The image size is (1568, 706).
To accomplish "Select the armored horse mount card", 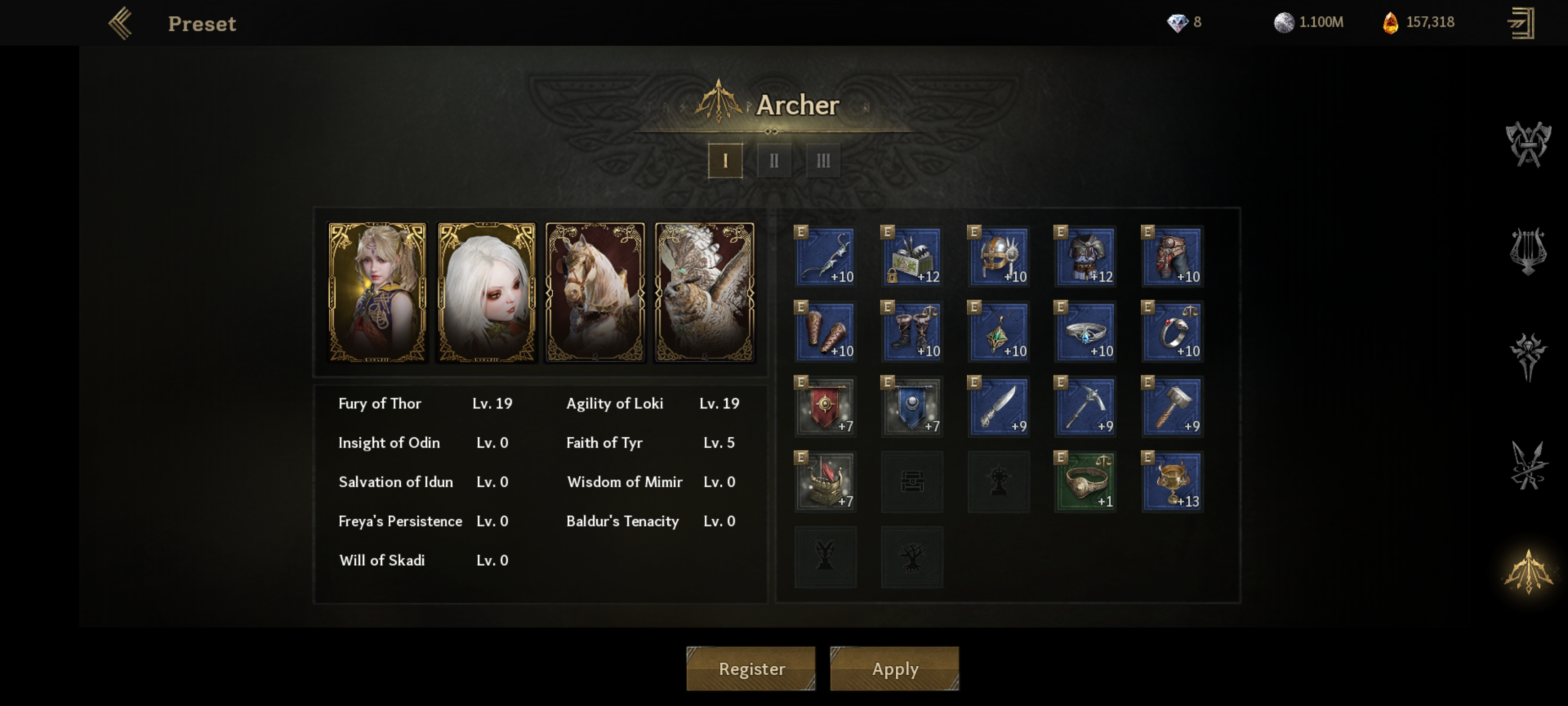I will [595, 292].
